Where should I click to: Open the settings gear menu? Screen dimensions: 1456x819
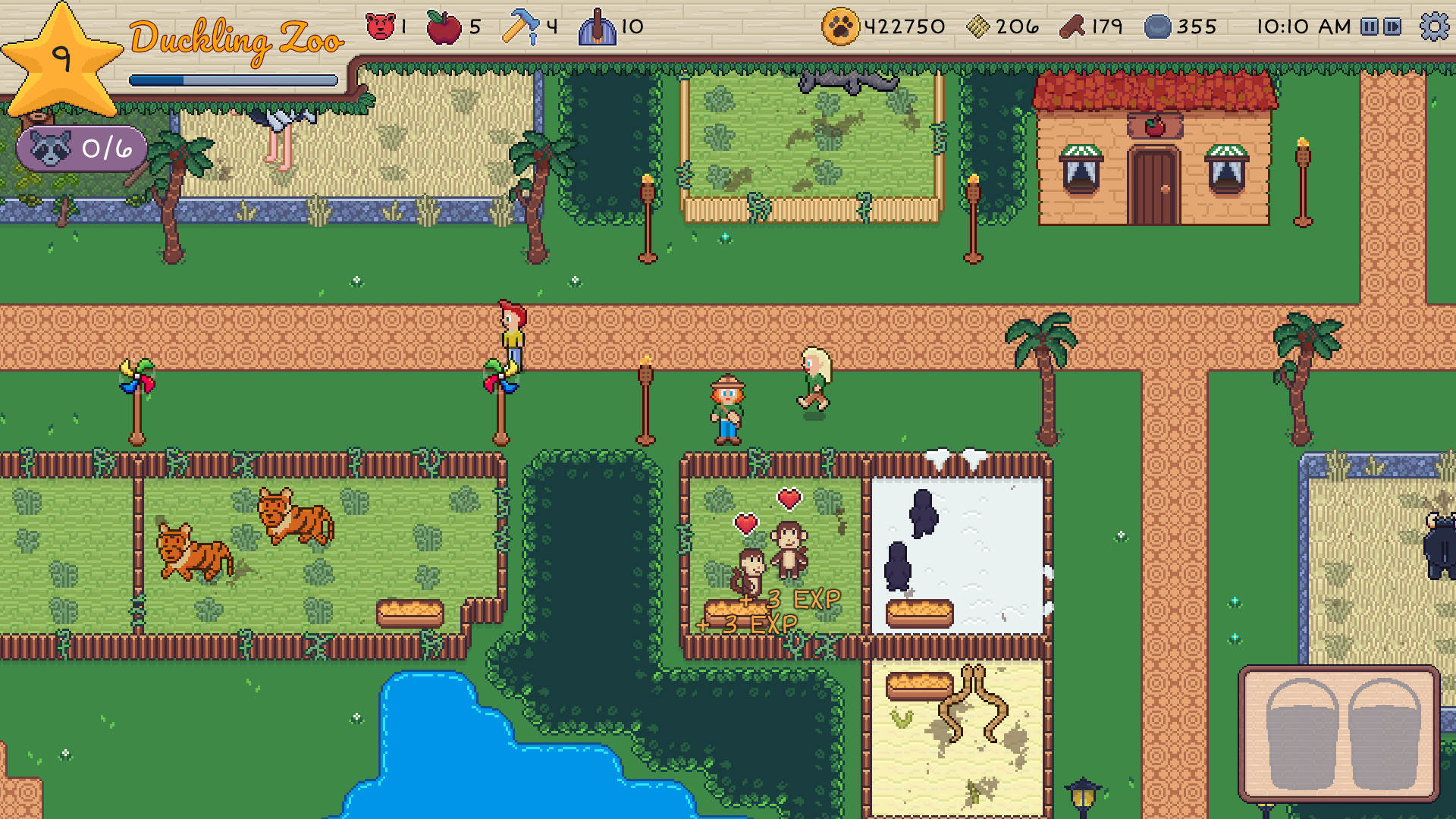pos(1434,27)
